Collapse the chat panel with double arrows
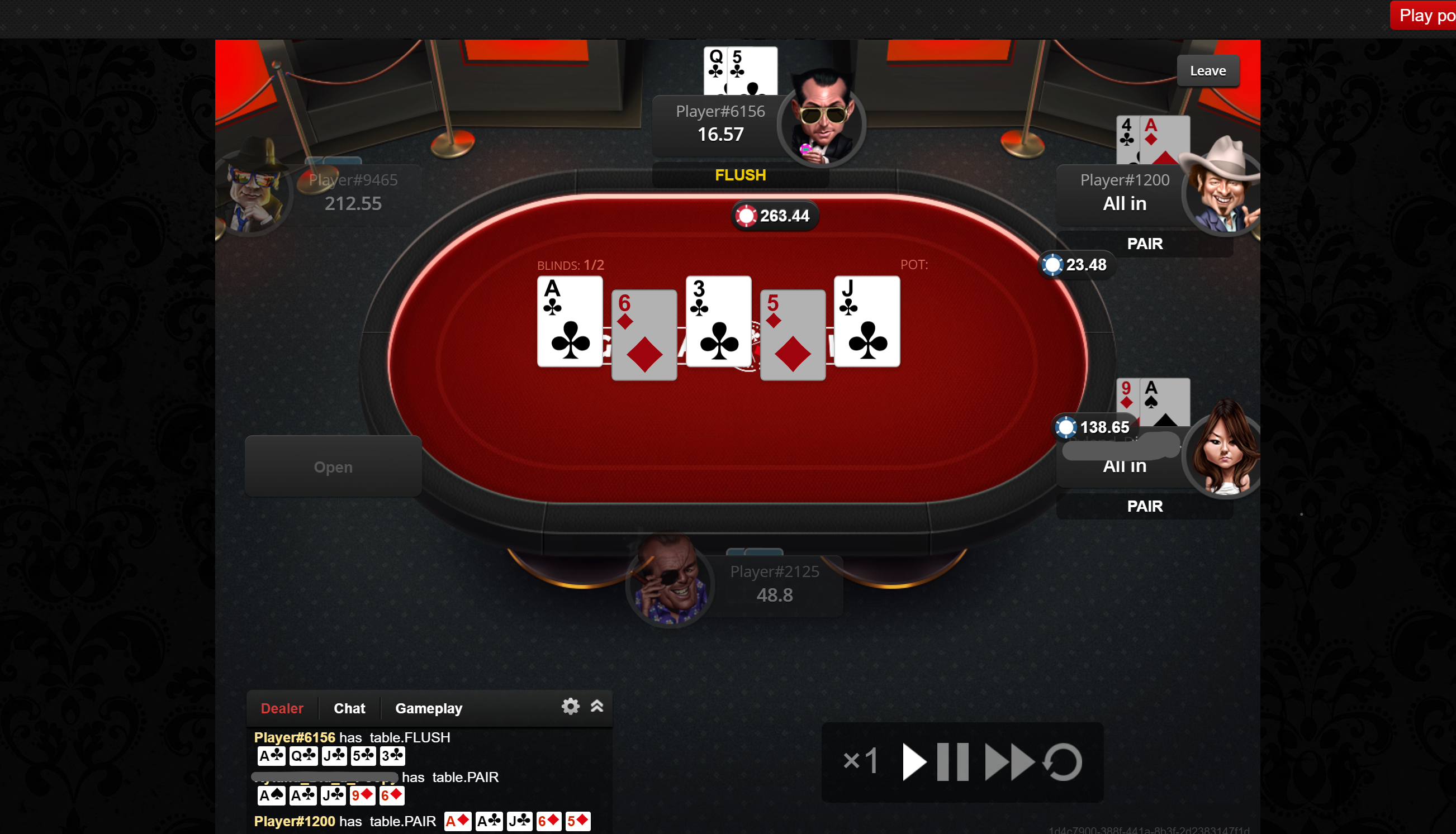This screenshot has width=1456, height=834. pyautogui.click(x=596, y=706)
